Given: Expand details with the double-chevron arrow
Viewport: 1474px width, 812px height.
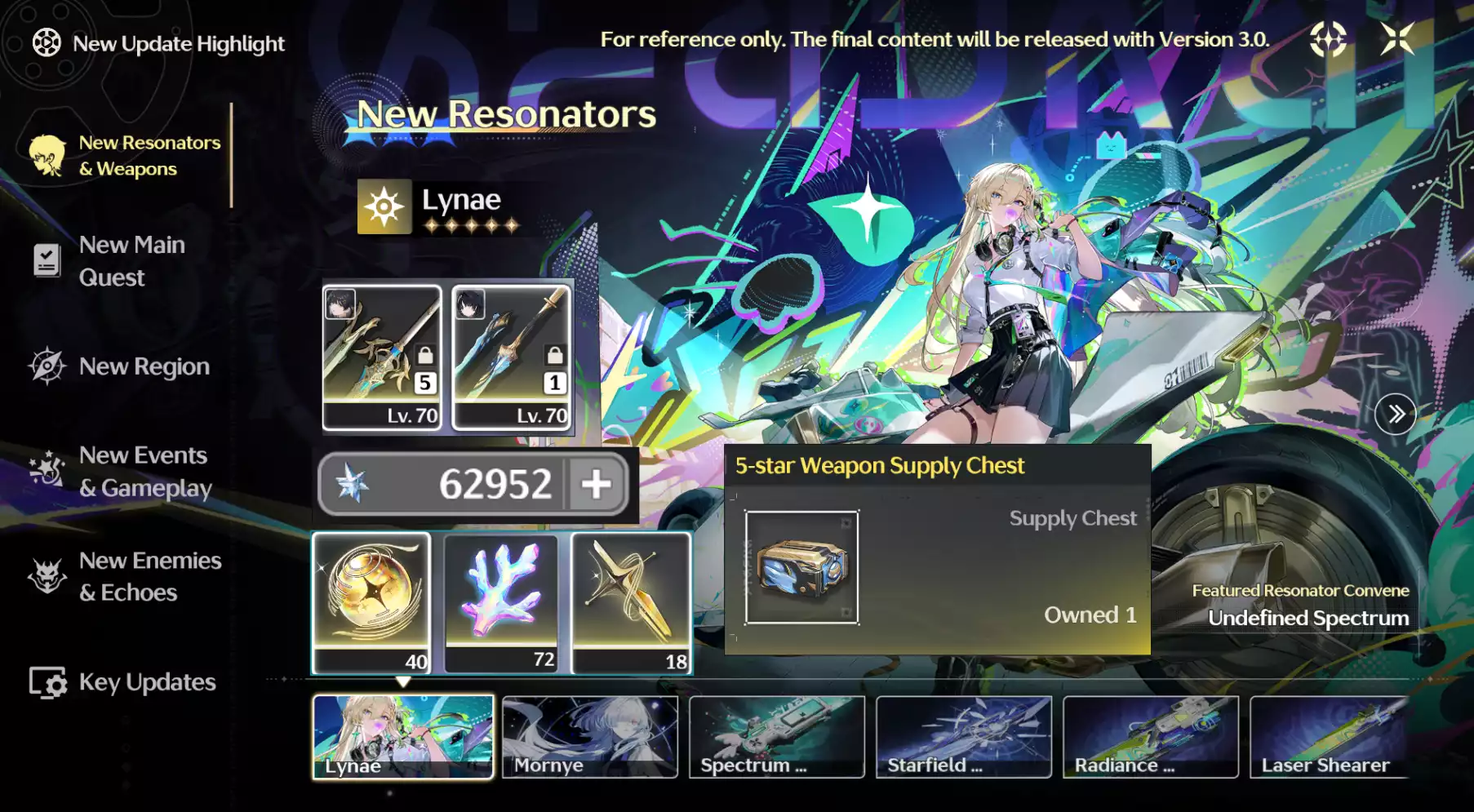Looking at the screenshot, I should 1397,415.
